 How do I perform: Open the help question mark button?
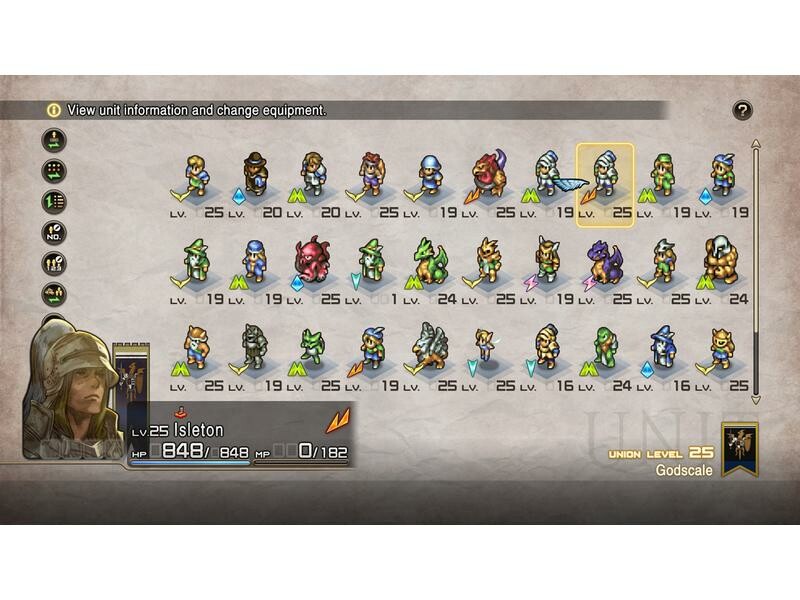pos(742,110)
